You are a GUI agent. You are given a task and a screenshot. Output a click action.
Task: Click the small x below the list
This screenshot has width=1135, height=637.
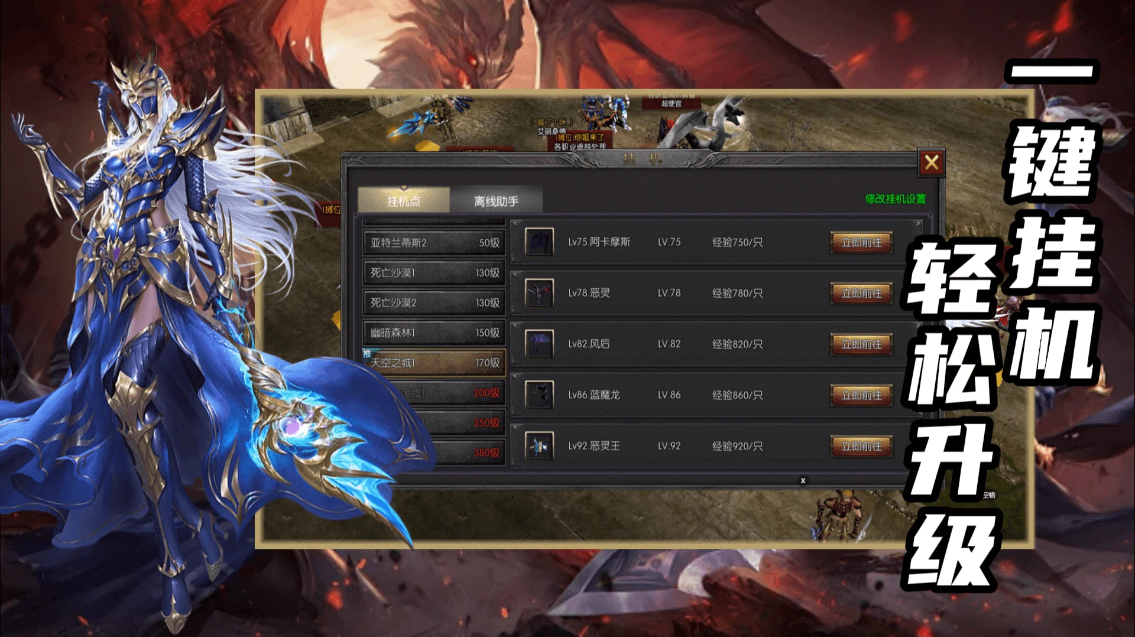(x=802, y=480)
